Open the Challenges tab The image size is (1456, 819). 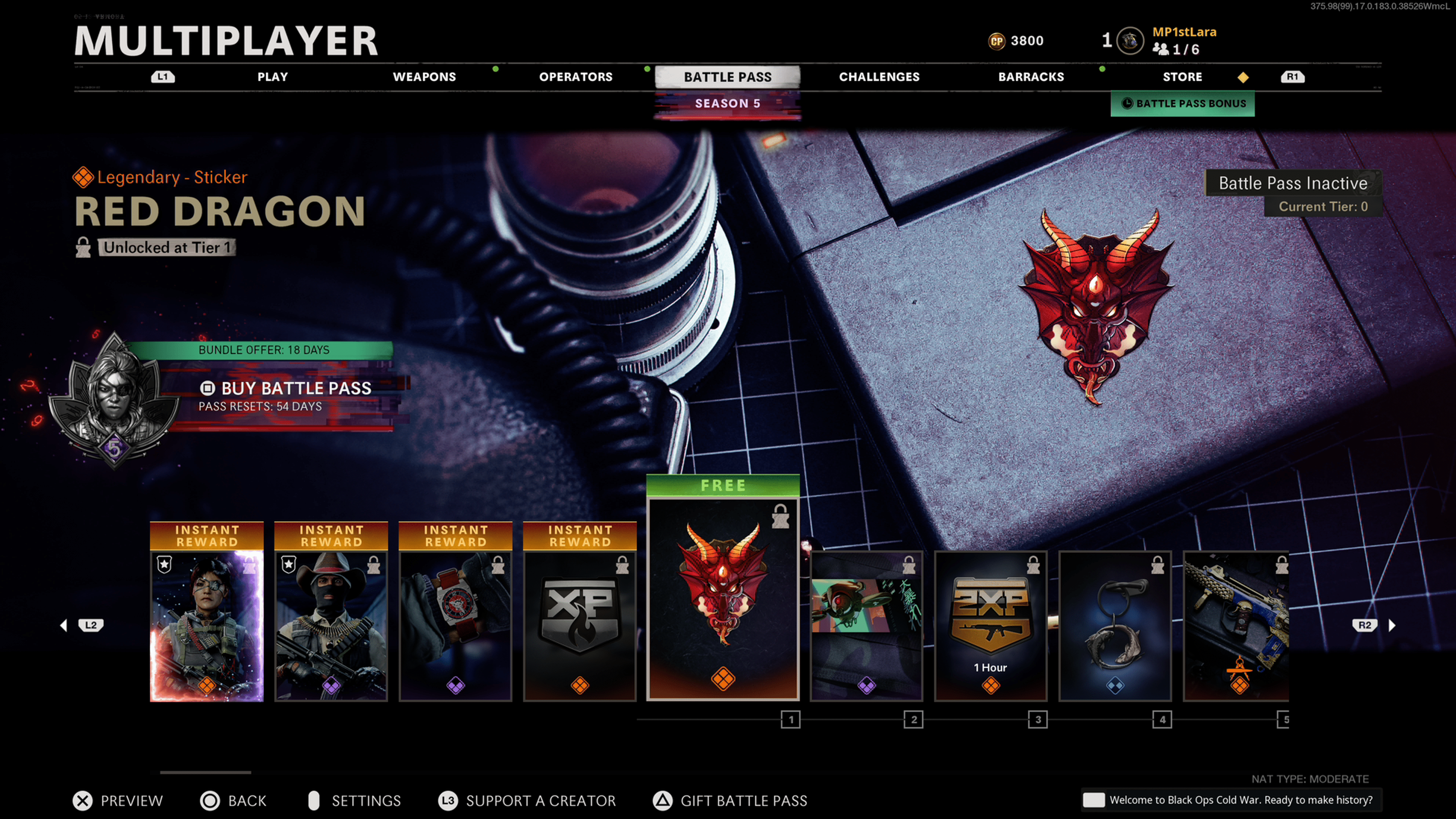(x=879, y=77)
